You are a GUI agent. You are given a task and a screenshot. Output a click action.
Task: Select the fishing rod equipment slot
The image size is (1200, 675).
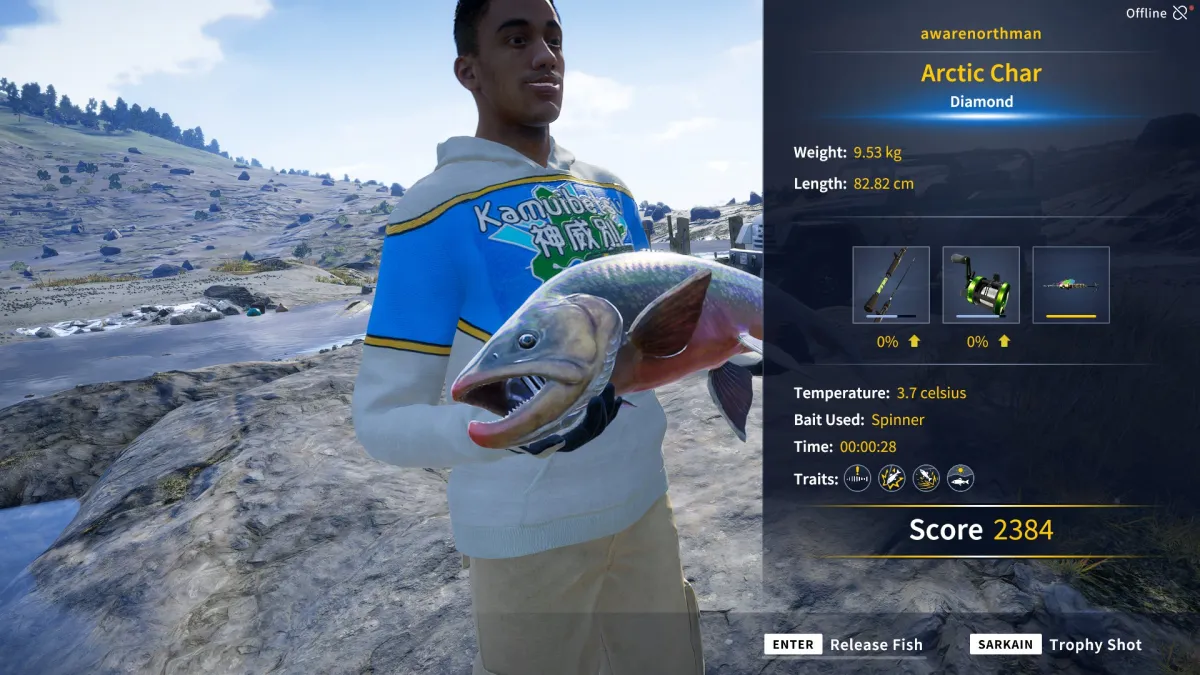coord(890,285)
